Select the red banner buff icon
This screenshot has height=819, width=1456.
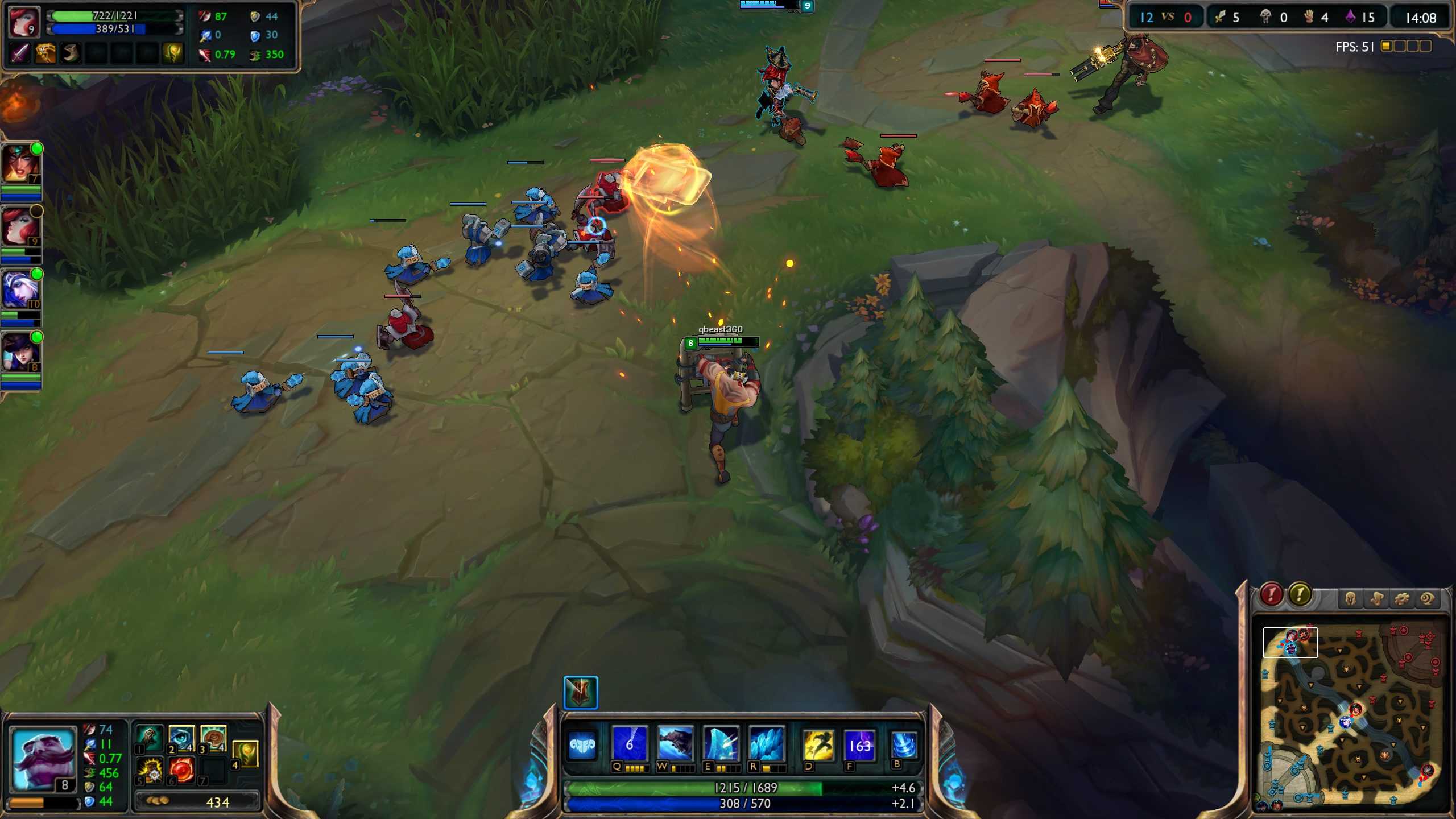581,692
